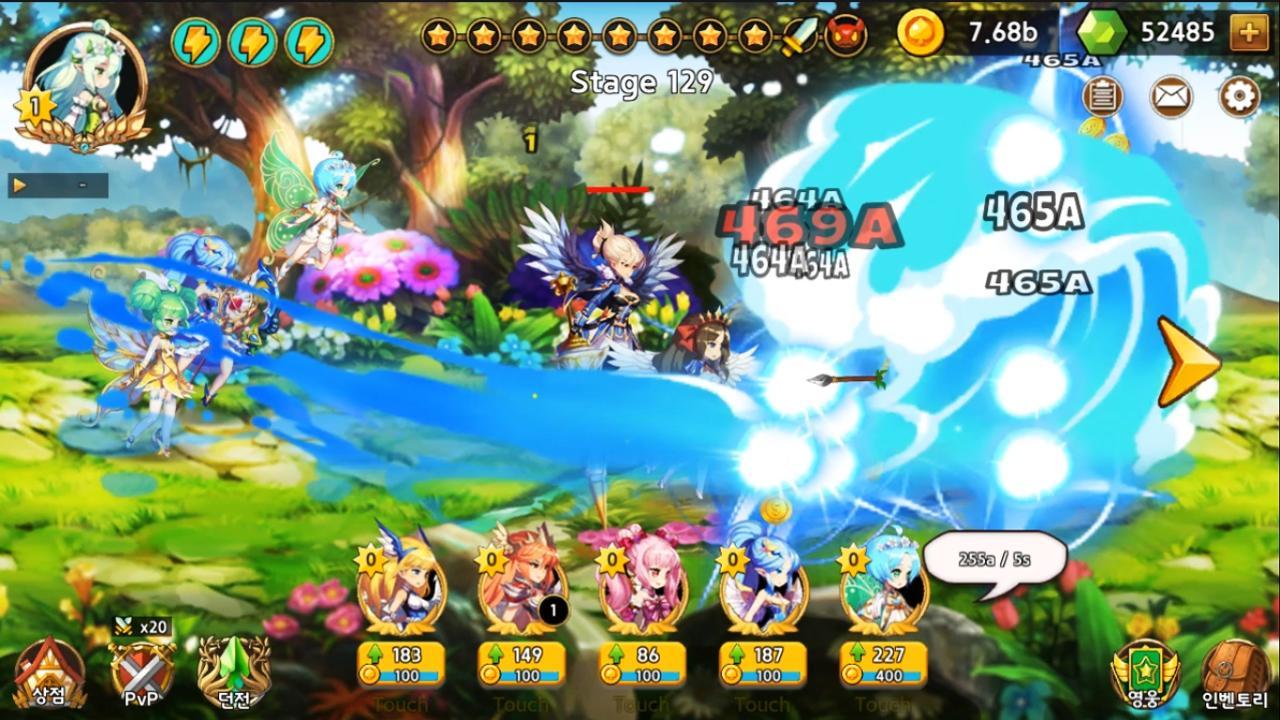Tap the gold coin currency display
The height and width of the screenshot is (720, 1280).
(x=960, y=33)
